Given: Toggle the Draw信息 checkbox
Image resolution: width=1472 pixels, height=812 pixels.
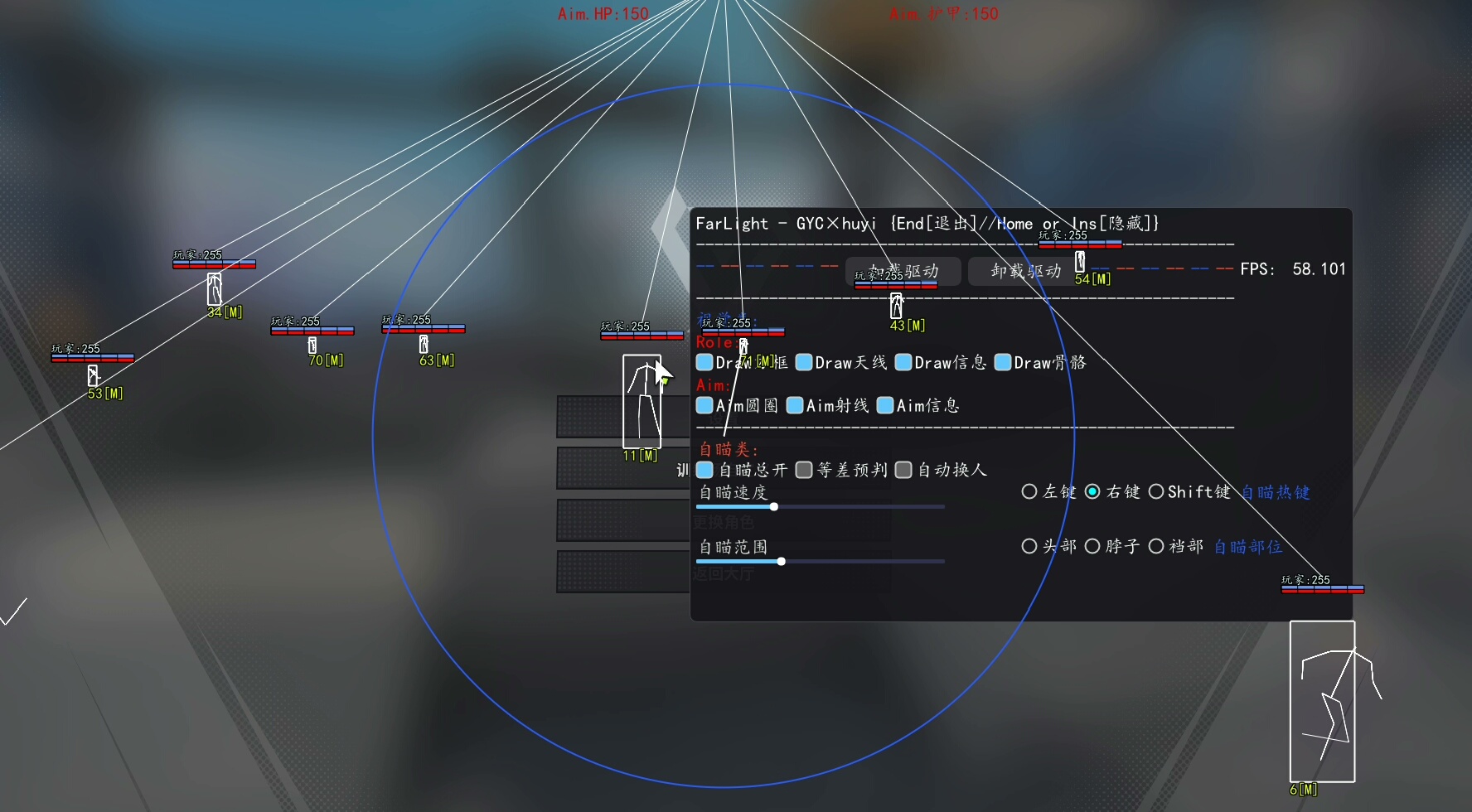Looking at the screenshot, I should 903,362.
